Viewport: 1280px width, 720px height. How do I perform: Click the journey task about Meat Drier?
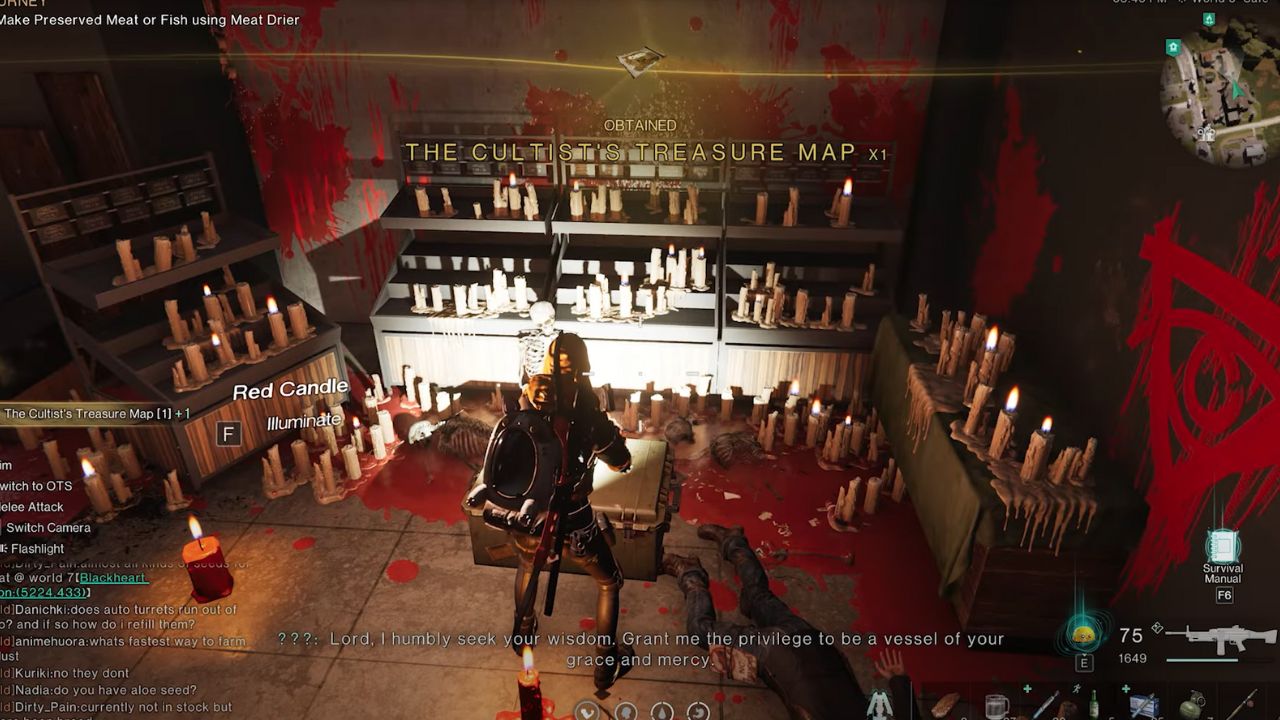click(x=150, y=19)
